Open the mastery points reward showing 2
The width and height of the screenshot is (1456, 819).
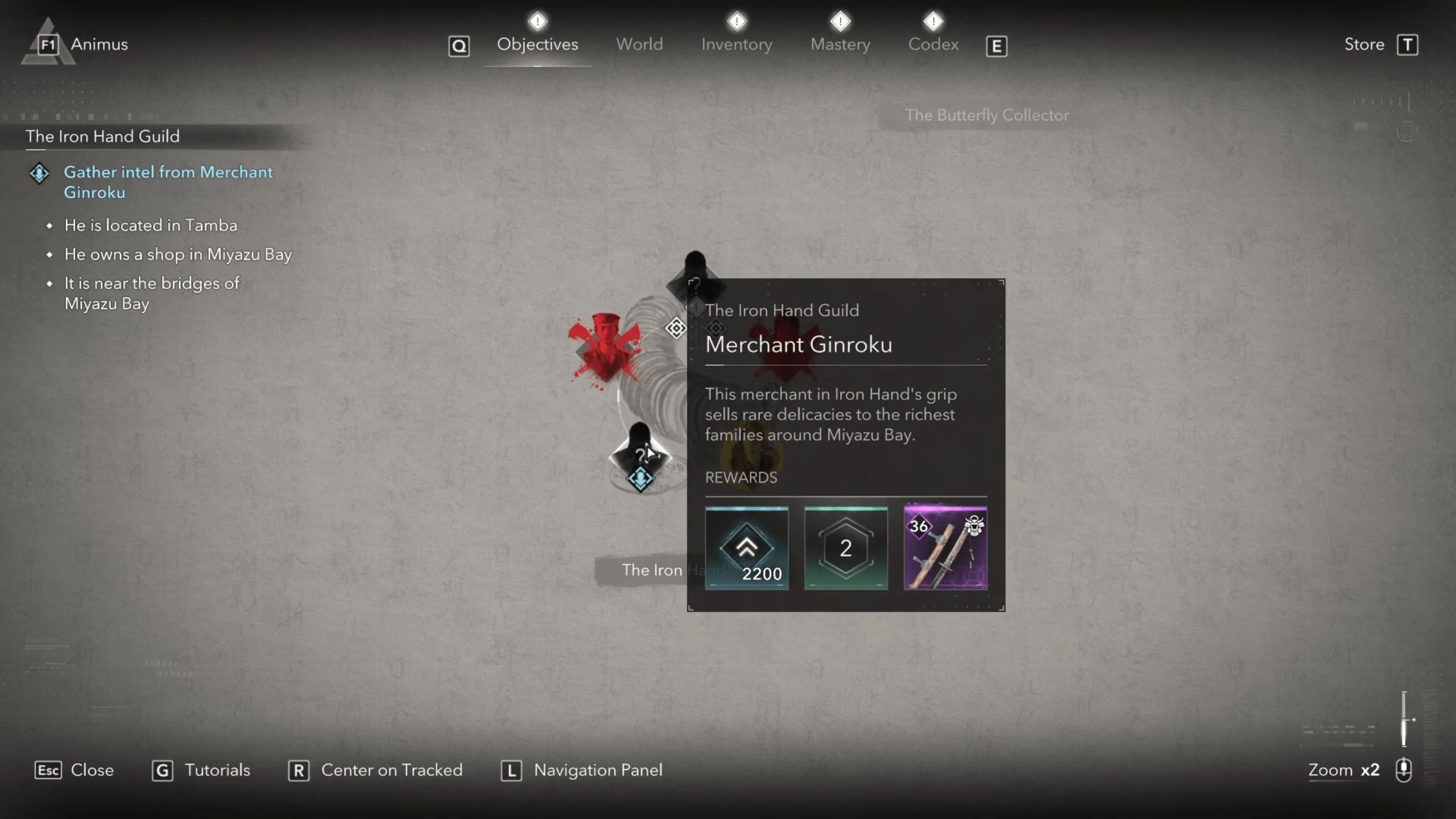(x=846, y=548)
